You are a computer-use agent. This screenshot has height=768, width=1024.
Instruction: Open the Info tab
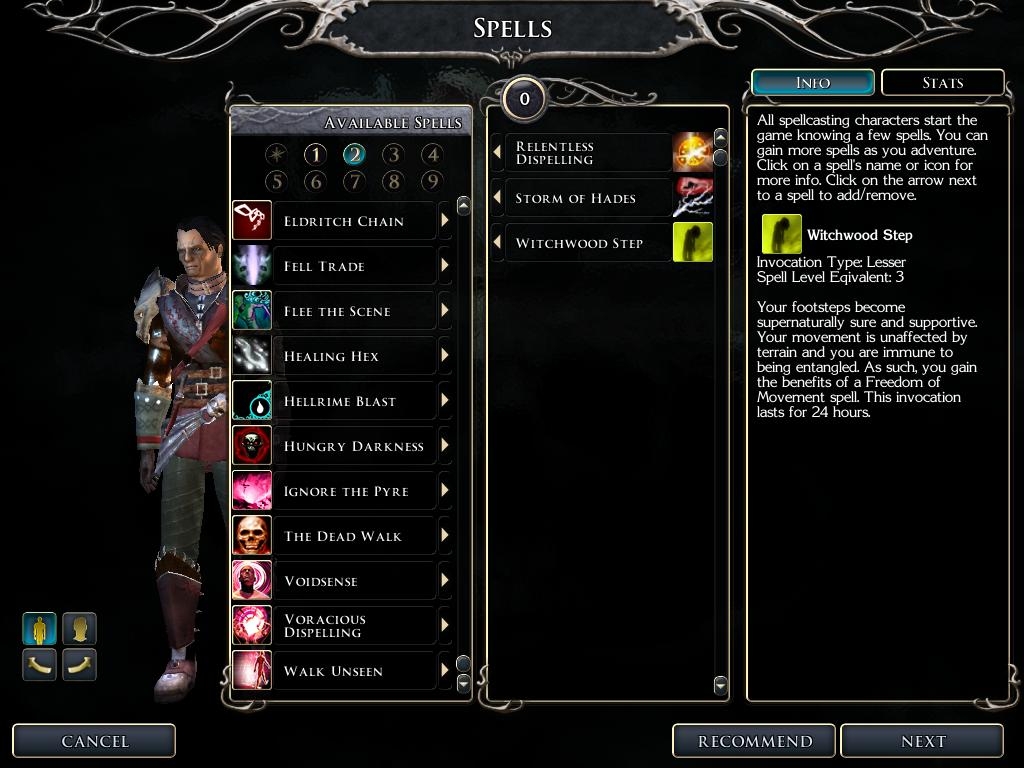812,83
